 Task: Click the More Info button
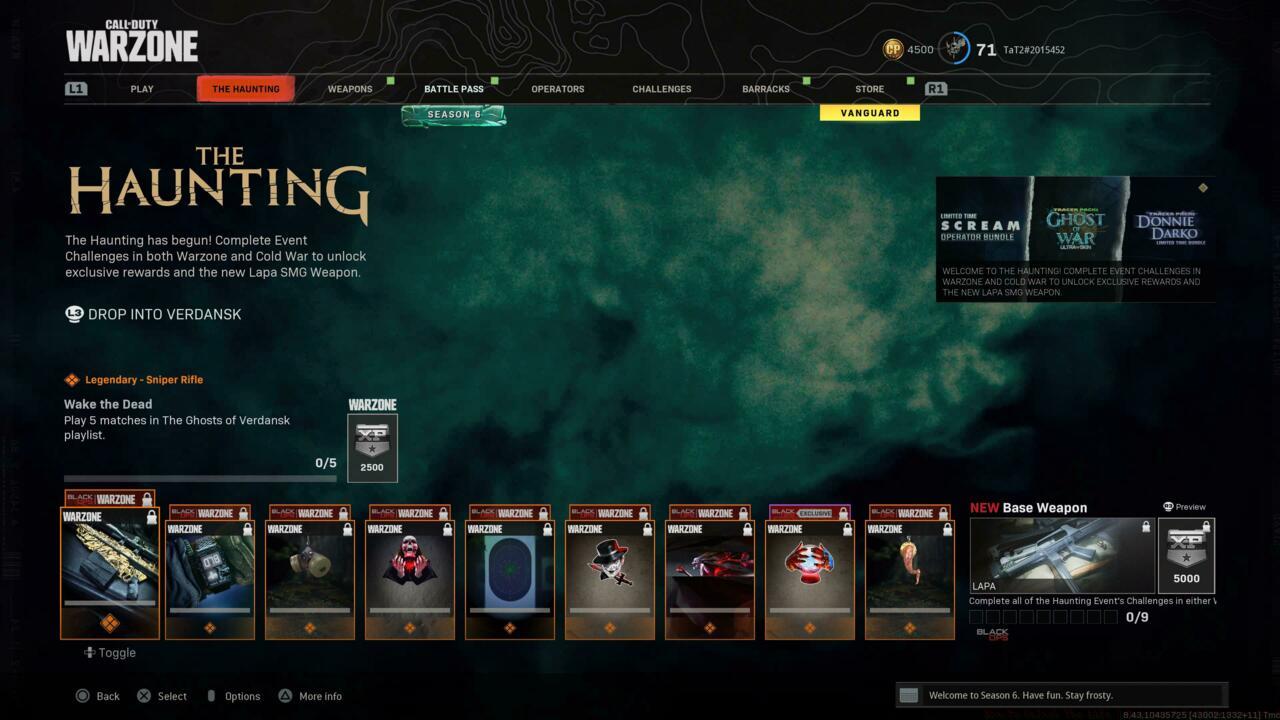coord(310,695)
